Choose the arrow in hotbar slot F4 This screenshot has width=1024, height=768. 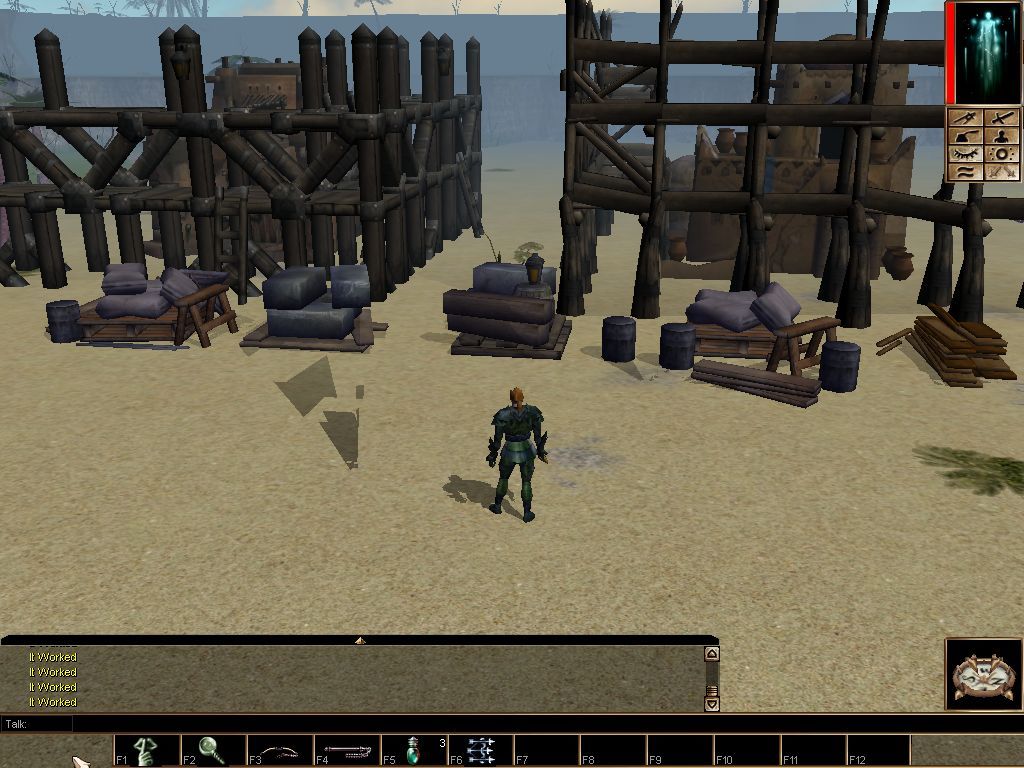pyautogui.click(x=347, y=750)
